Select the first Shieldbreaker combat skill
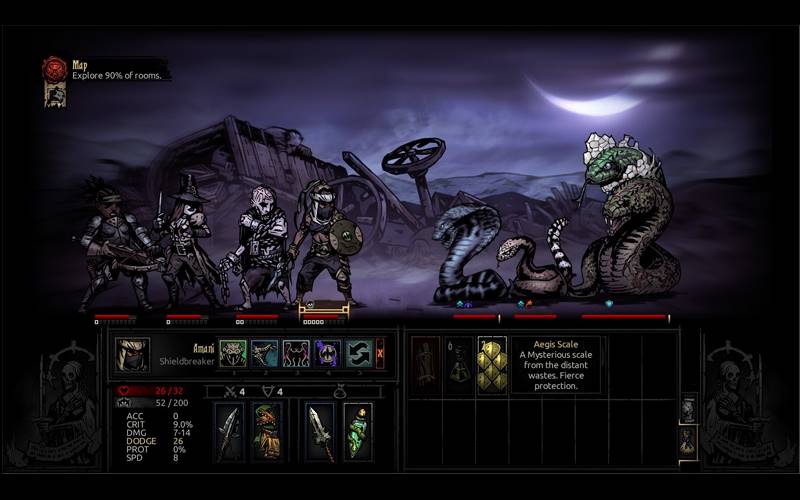 [232, 354]
